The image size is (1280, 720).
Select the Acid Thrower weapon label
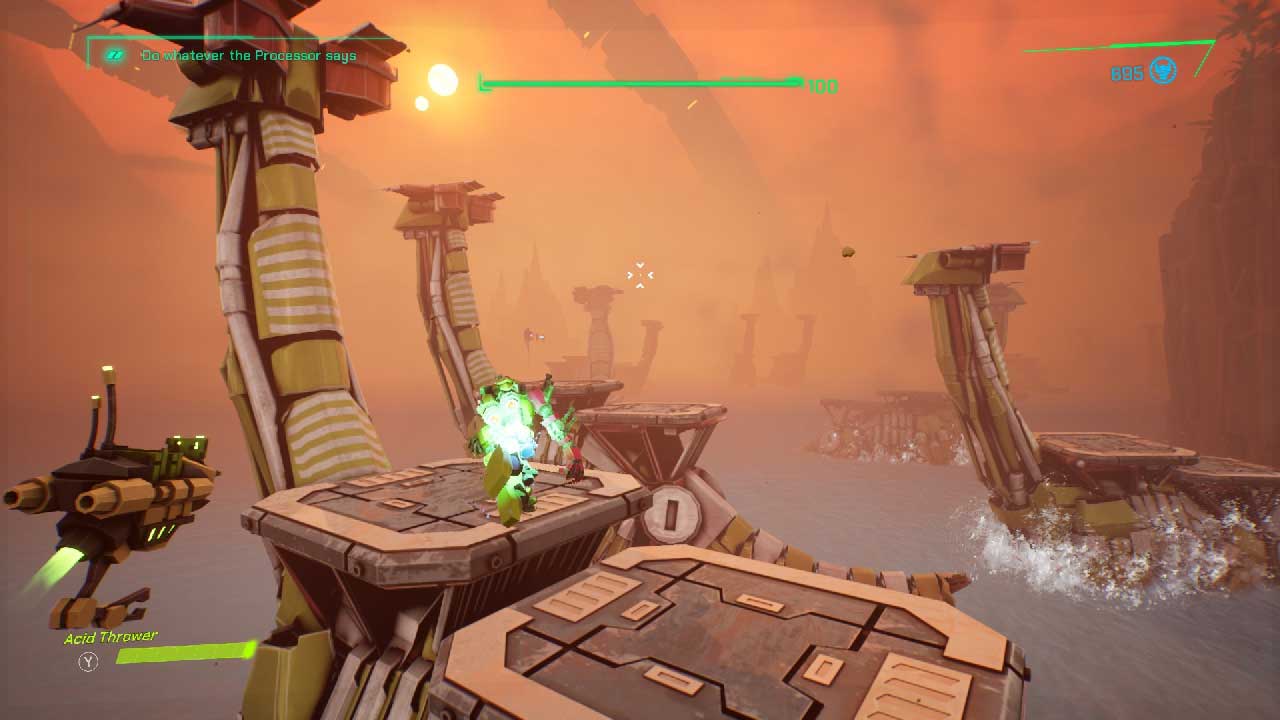tap(111, 638)
